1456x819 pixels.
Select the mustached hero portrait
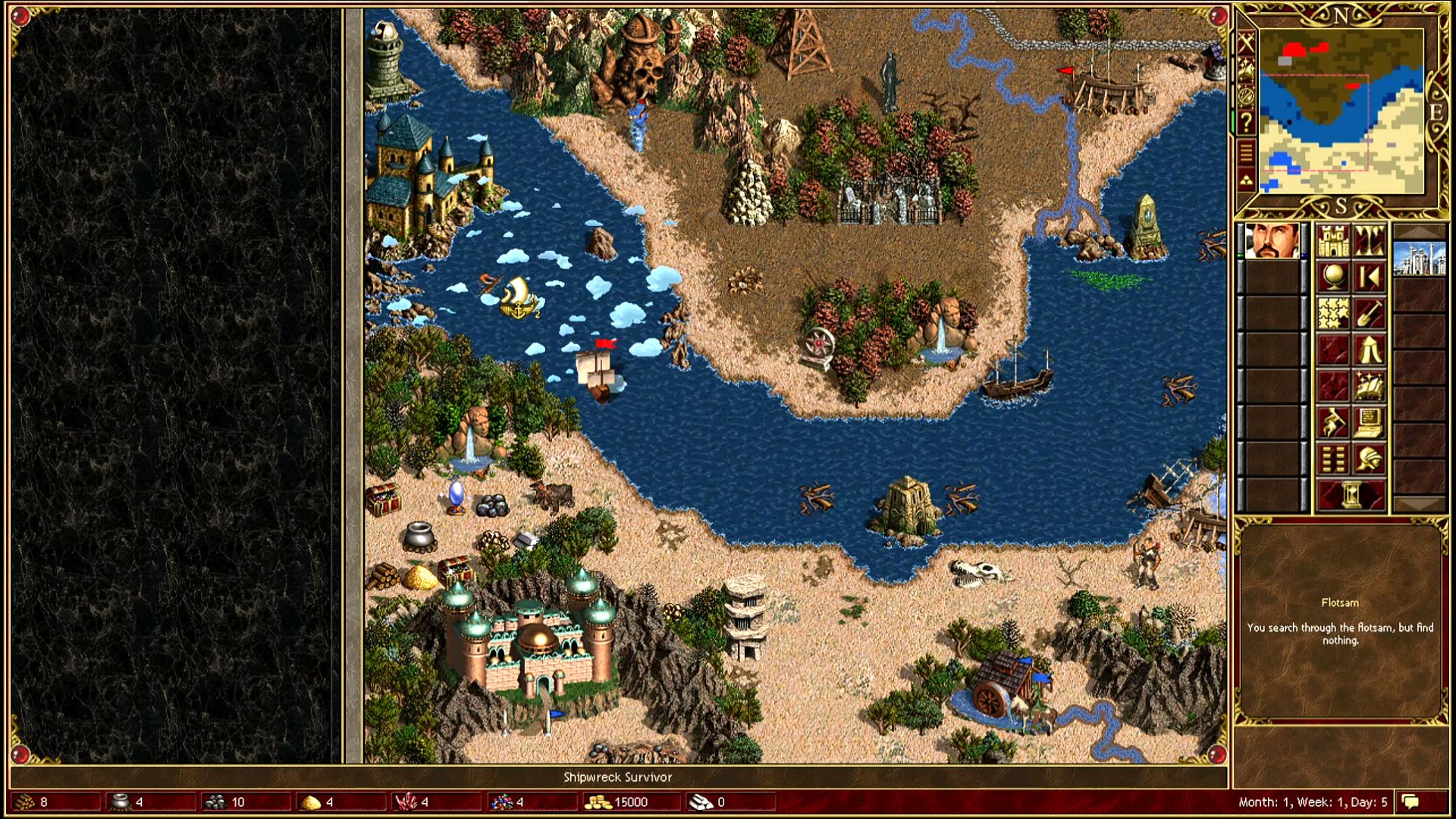coord(1272,241)
